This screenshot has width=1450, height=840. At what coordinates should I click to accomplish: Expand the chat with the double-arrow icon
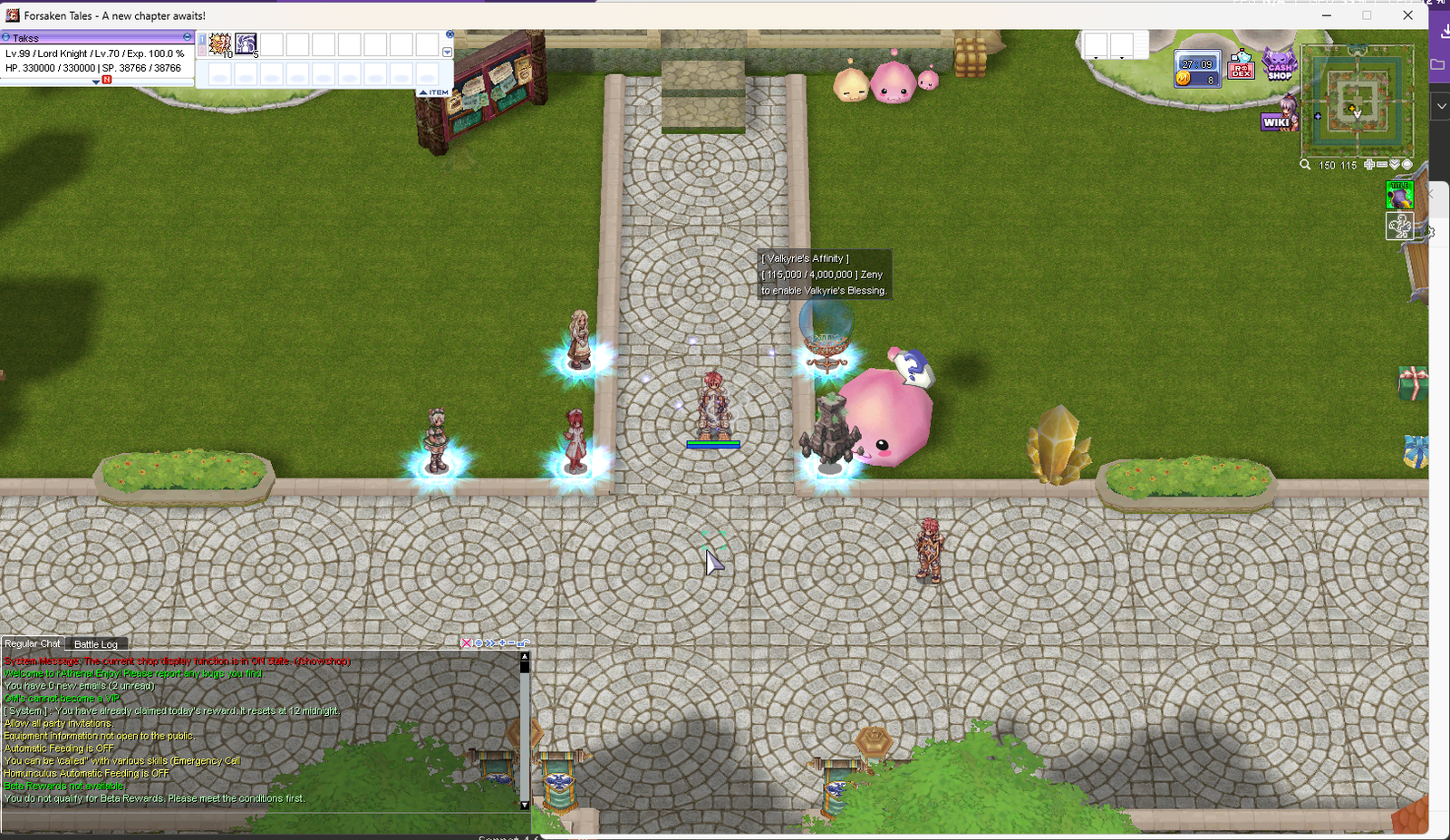pos(490,643)
